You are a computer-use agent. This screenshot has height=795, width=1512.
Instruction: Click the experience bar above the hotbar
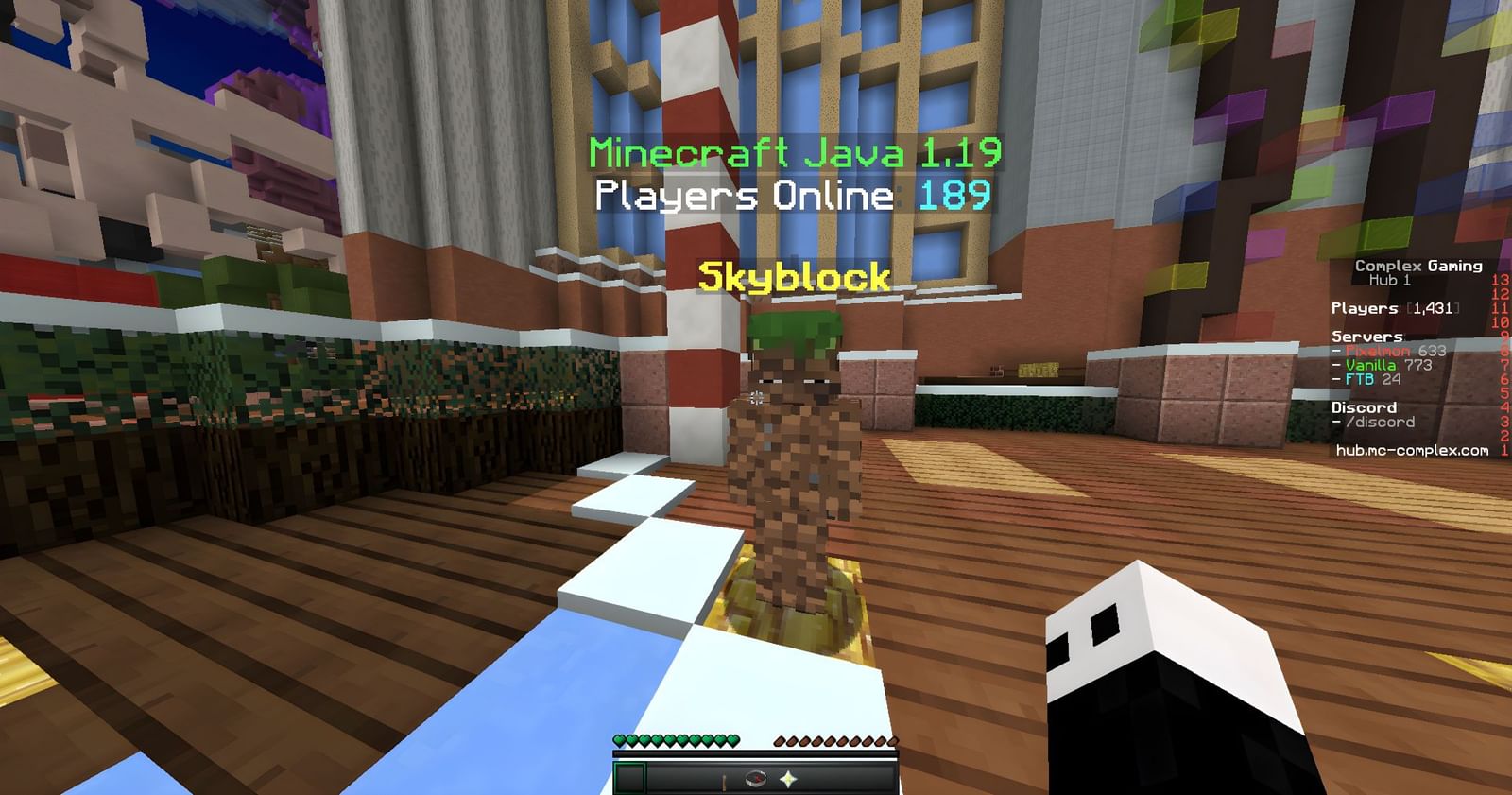pos(756,754)
